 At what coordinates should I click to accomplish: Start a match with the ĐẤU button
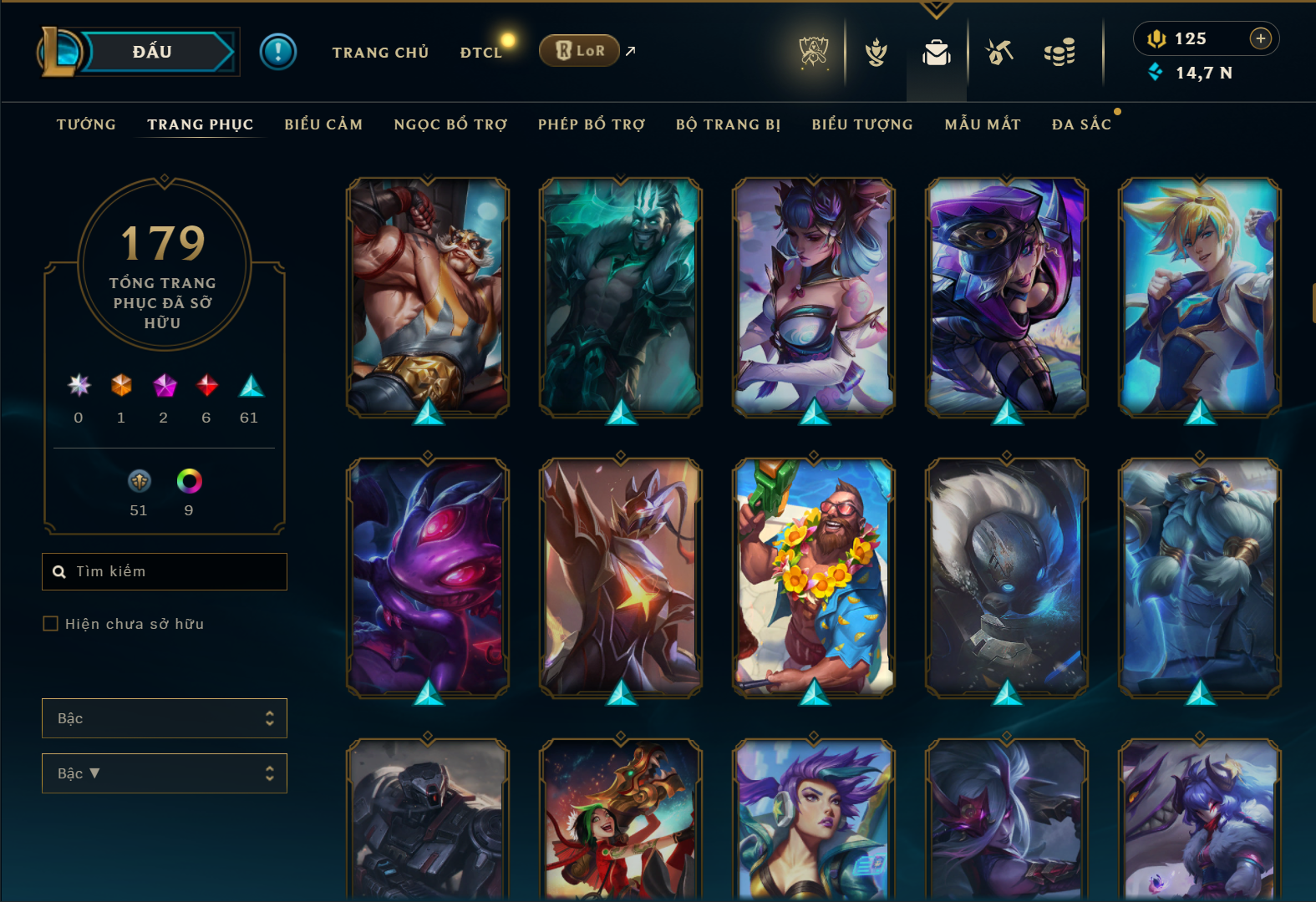[153, 52]
